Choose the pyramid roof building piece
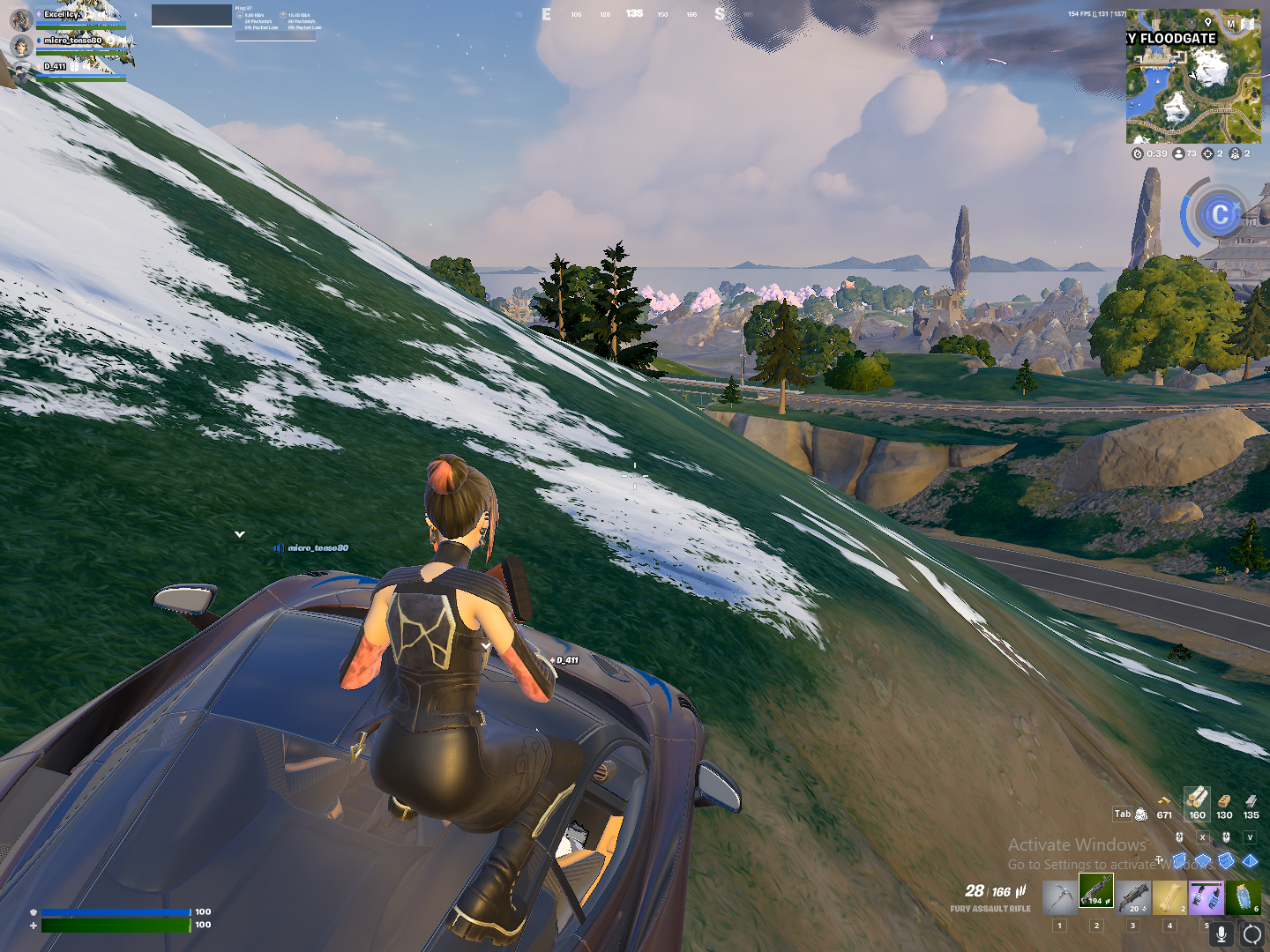The height and width of the screenshot is (952, 1270). pyautogui.click(x=1250, y=859)
